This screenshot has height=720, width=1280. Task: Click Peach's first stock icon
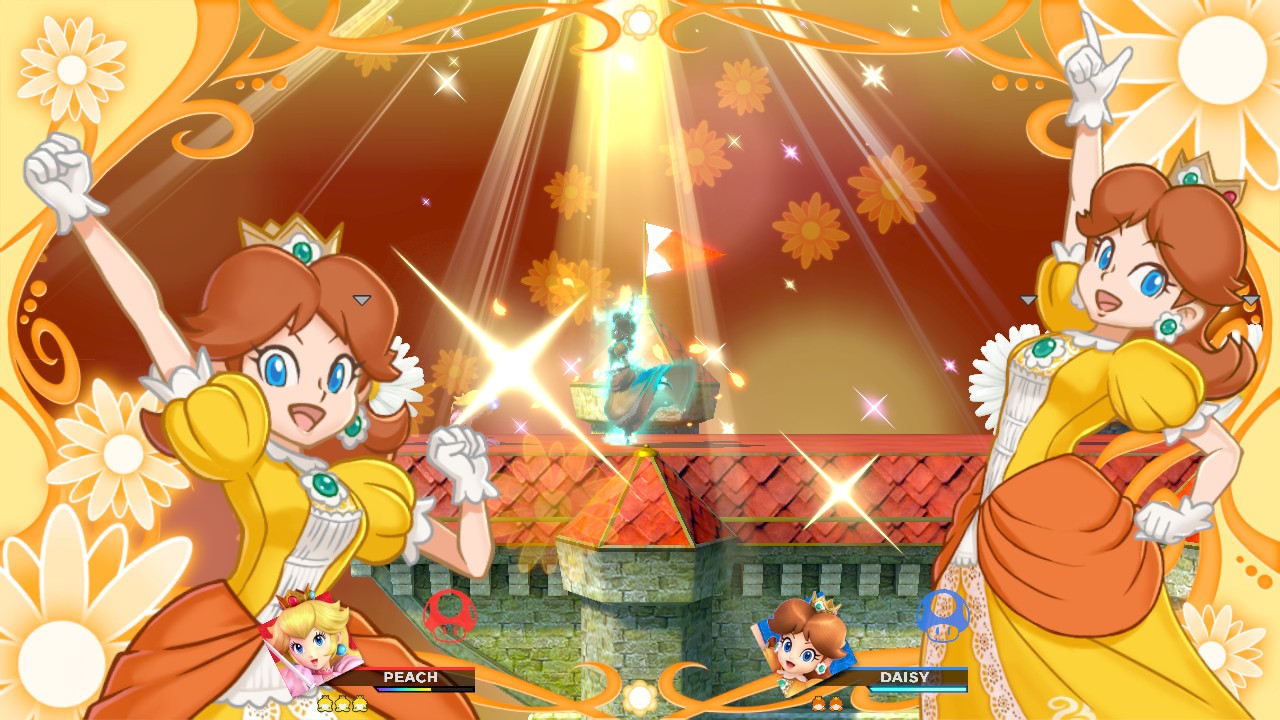pos(325,703)
